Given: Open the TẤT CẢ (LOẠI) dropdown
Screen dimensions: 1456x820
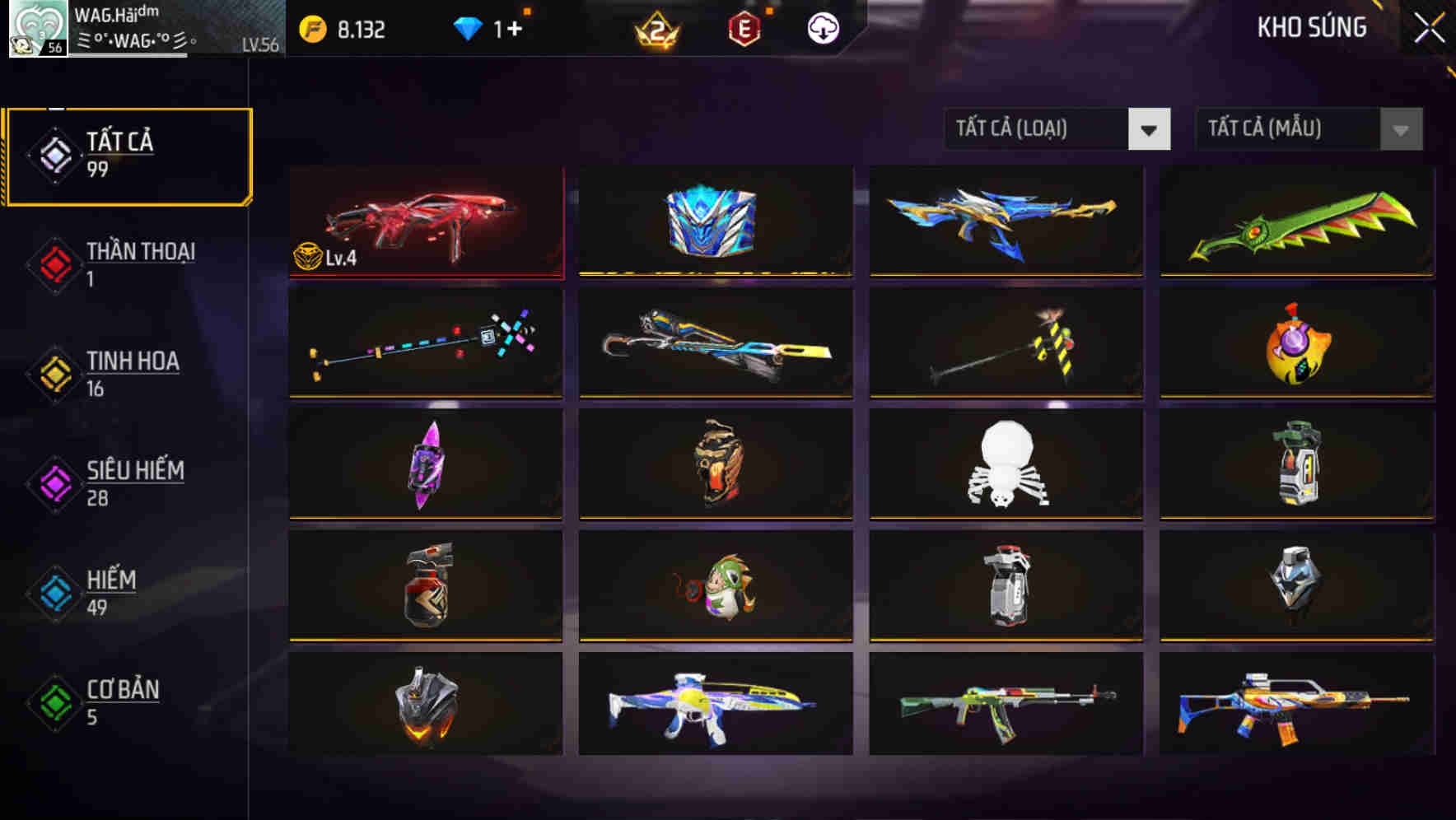Looking at the screenshot, I should pyautogui.click(x=1058, y=129).
